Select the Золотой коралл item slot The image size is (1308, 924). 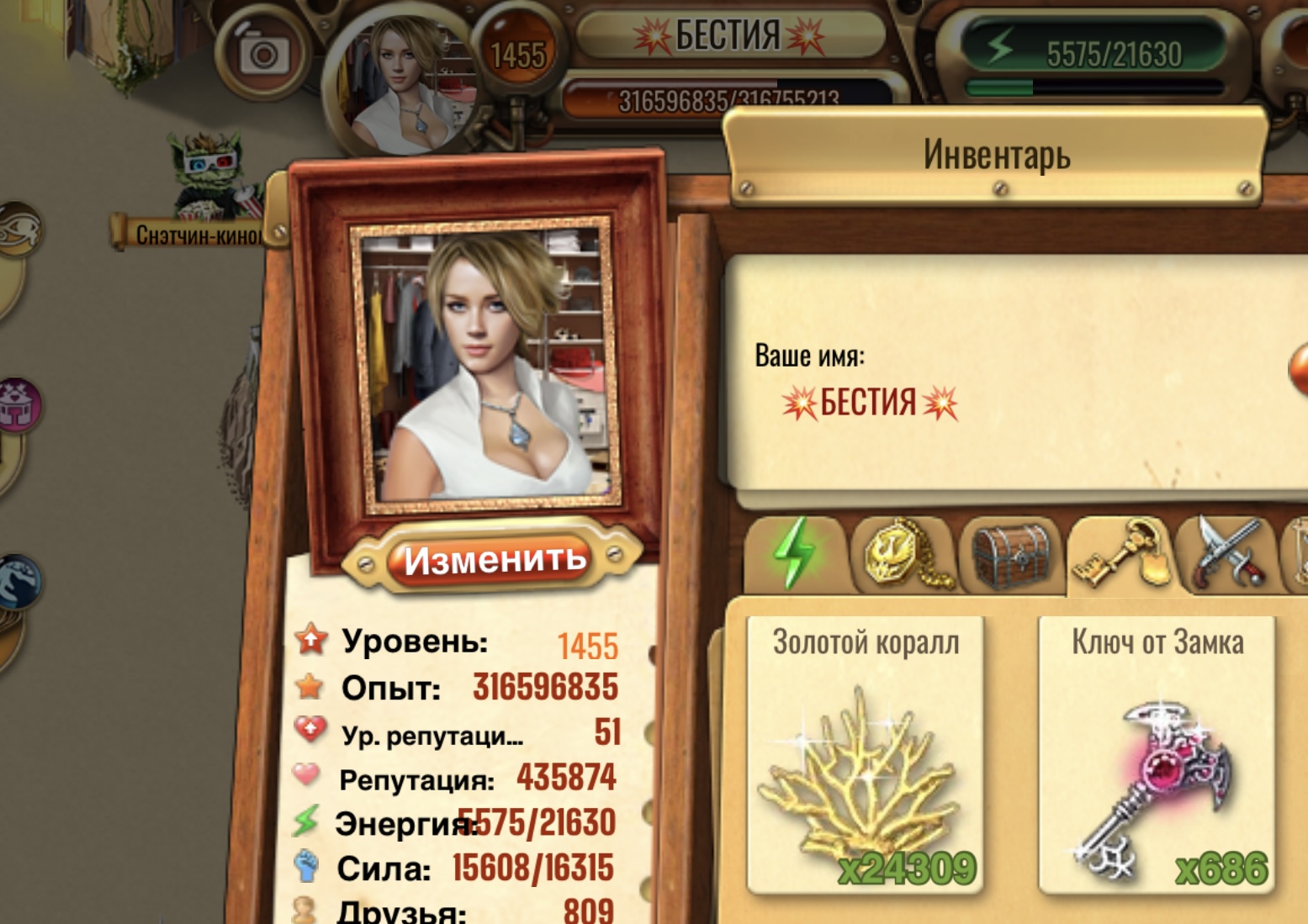[x=865, y=753]
